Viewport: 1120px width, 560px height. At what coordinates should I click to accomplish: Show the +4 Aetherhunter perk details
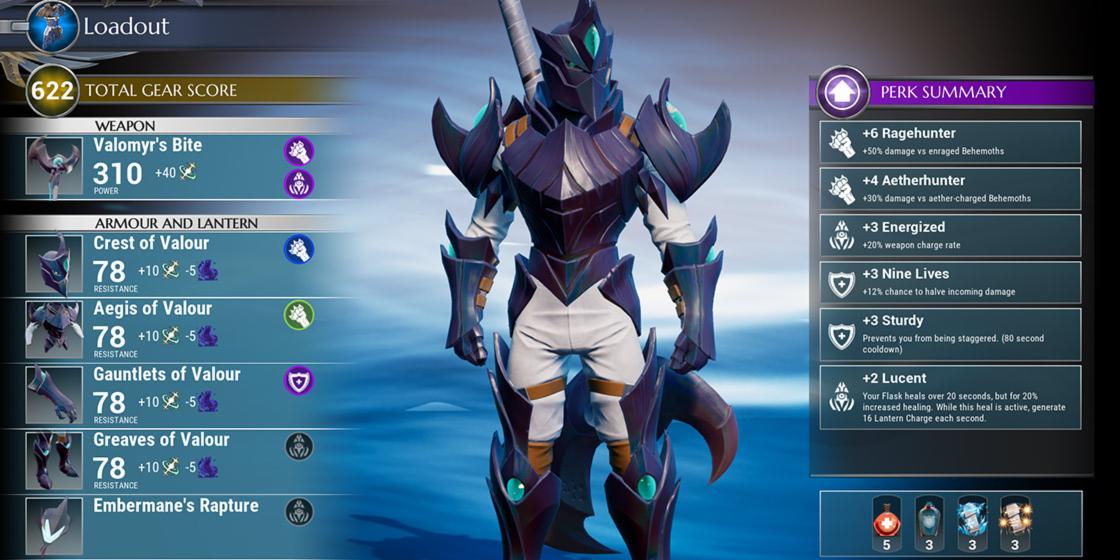coord(950,189)
